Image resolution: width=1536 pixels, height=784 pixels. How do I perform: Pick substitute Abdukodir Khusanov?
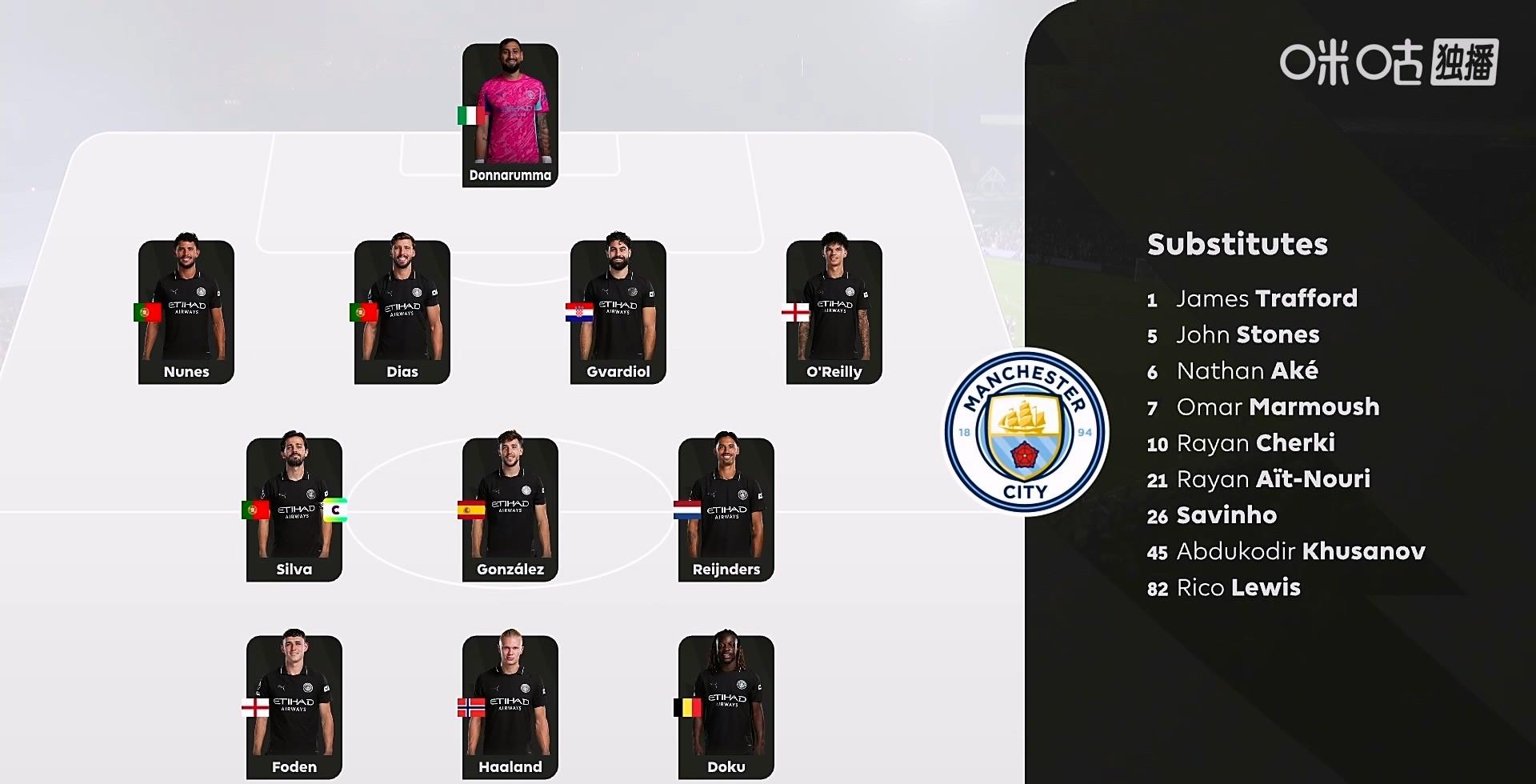(x=1300, y=551)
